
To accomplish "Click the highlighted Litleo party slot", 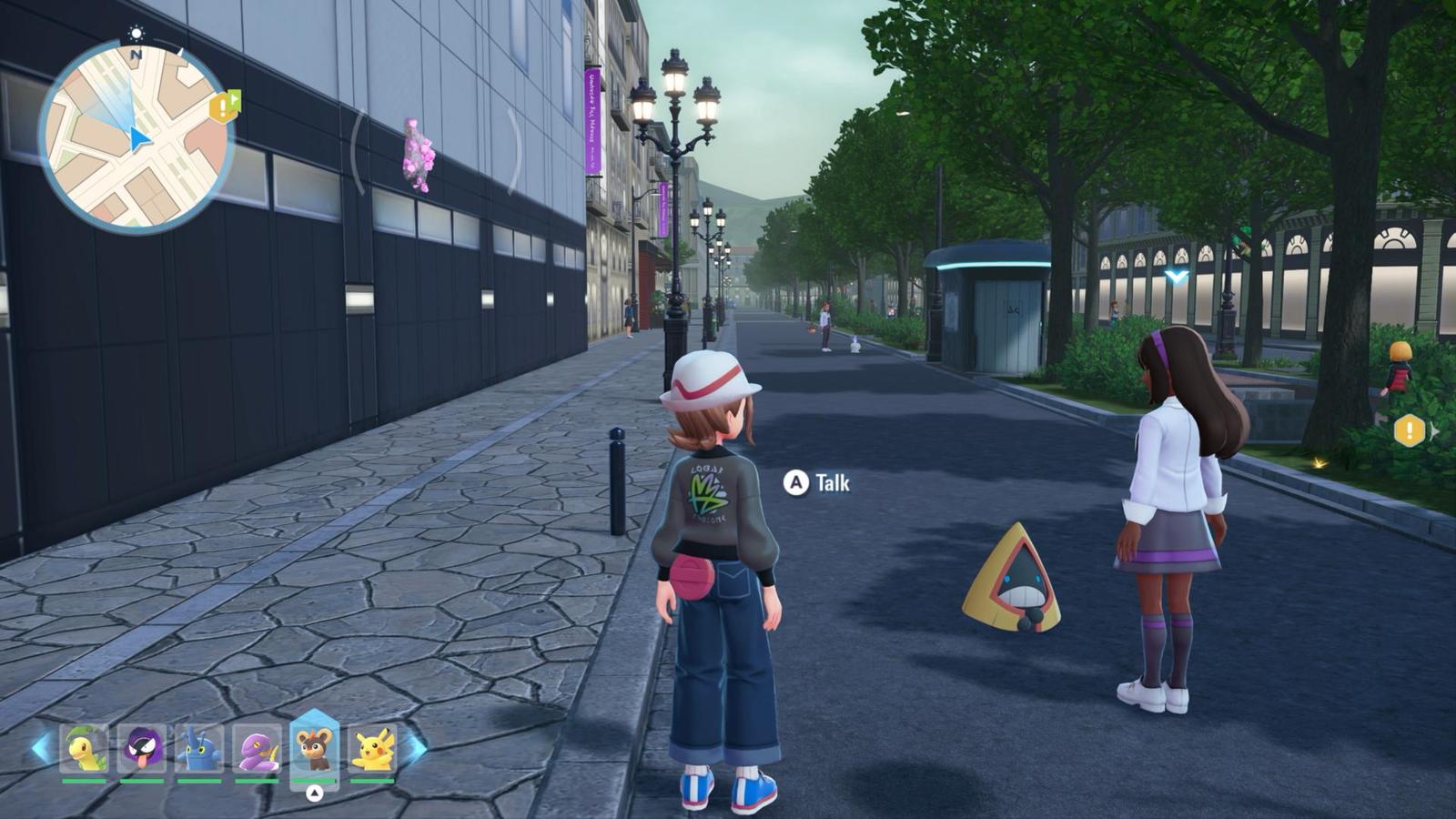I will pyautogui.click(x=314, y=748).
